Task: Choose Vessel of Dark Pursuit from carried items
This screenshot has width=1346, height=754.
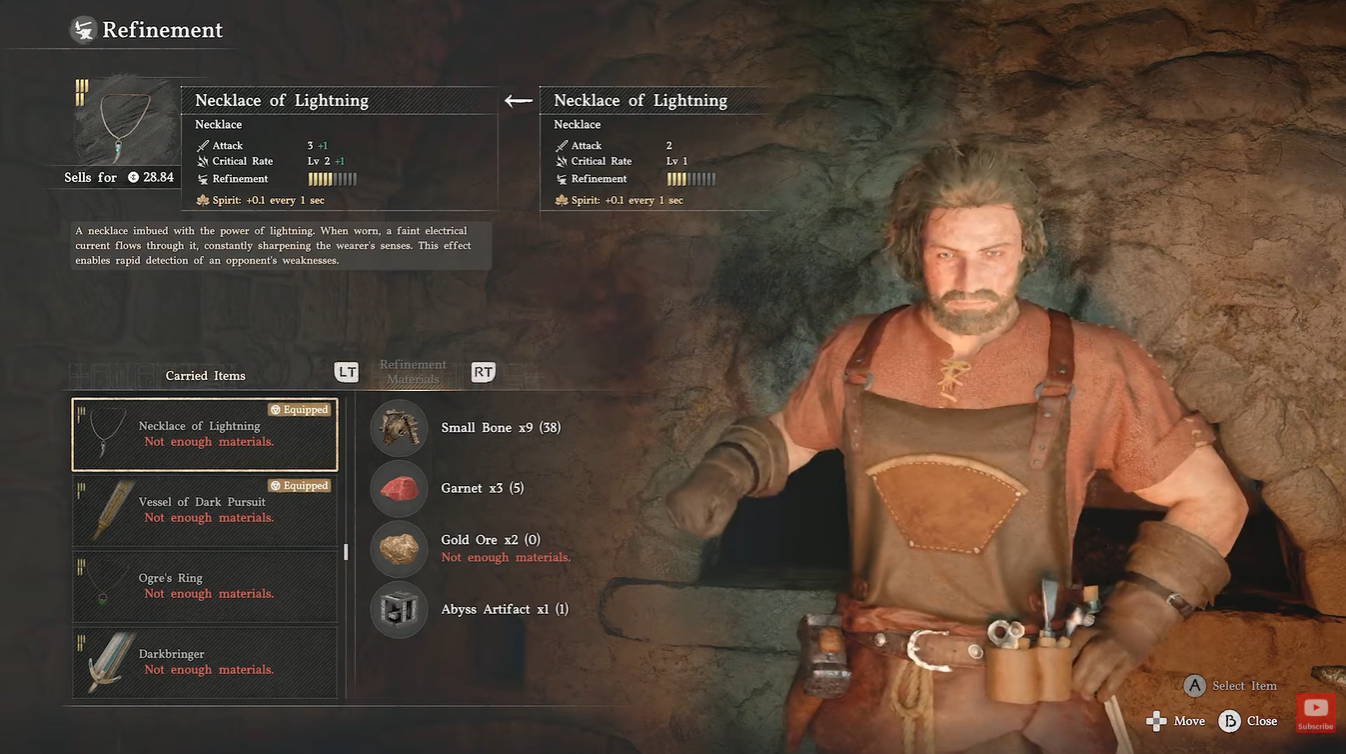Action: 205,511
